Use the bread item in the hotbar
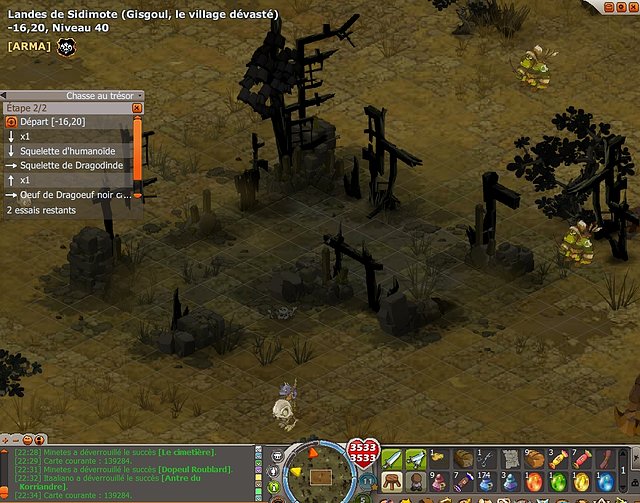Screen dimensions: 640x503 (x=464, y=459)
